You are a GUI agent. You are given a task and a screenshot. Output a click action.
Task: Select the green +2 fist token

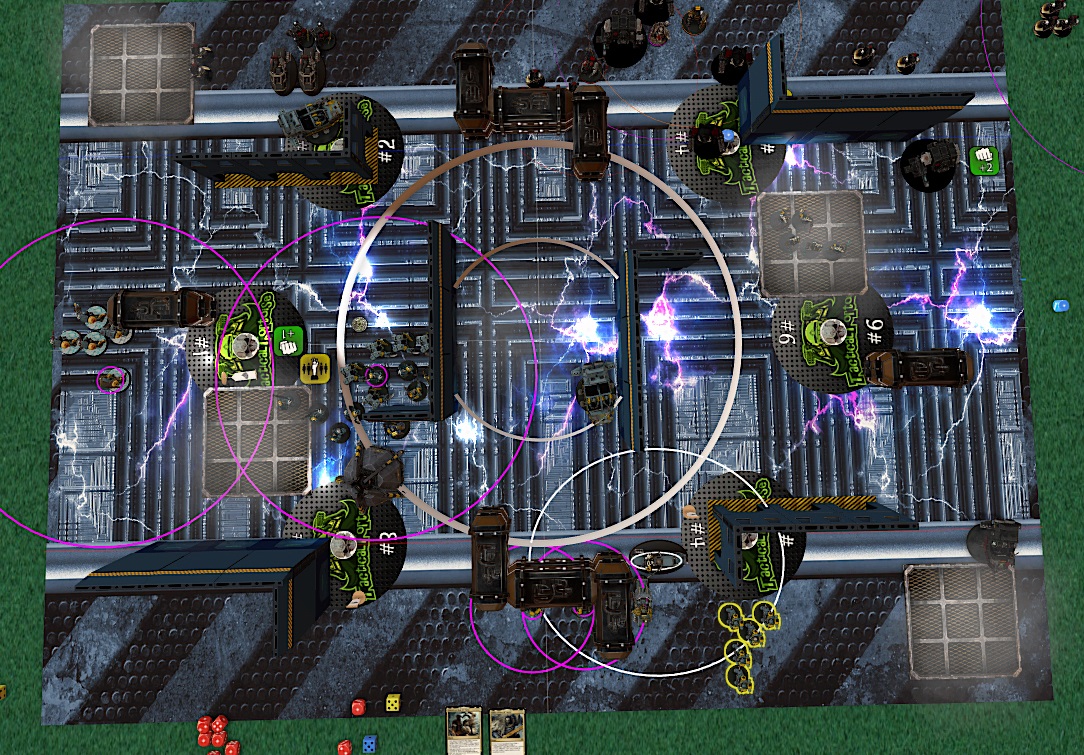coord(983,160)
